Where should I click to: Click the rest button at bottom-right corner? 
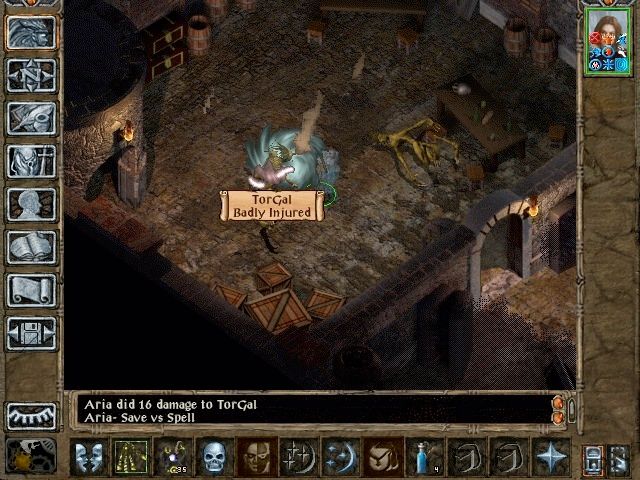pyautogui.click(x=619, y=457)
